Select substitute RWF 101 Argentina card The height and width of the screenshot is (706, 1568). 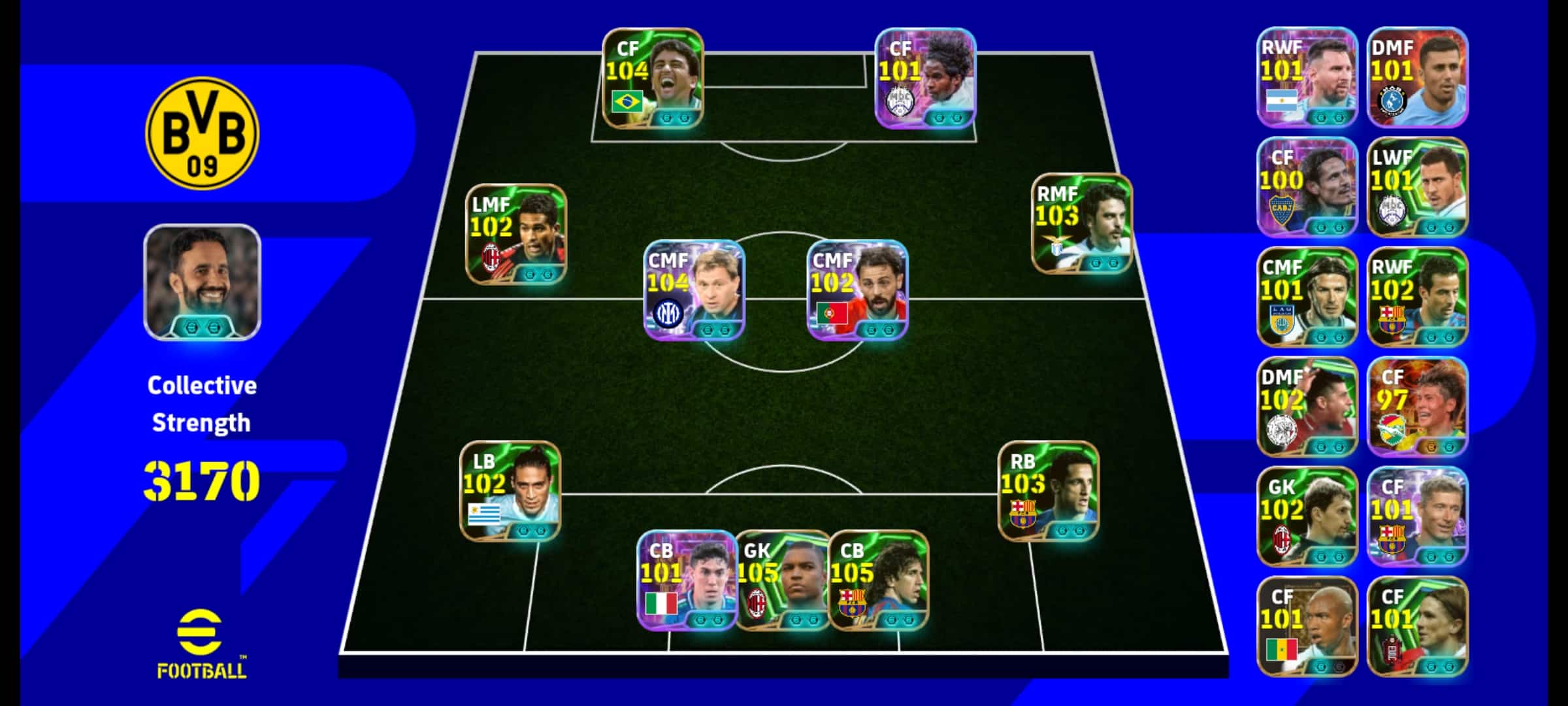click(x=1307, y=77)
